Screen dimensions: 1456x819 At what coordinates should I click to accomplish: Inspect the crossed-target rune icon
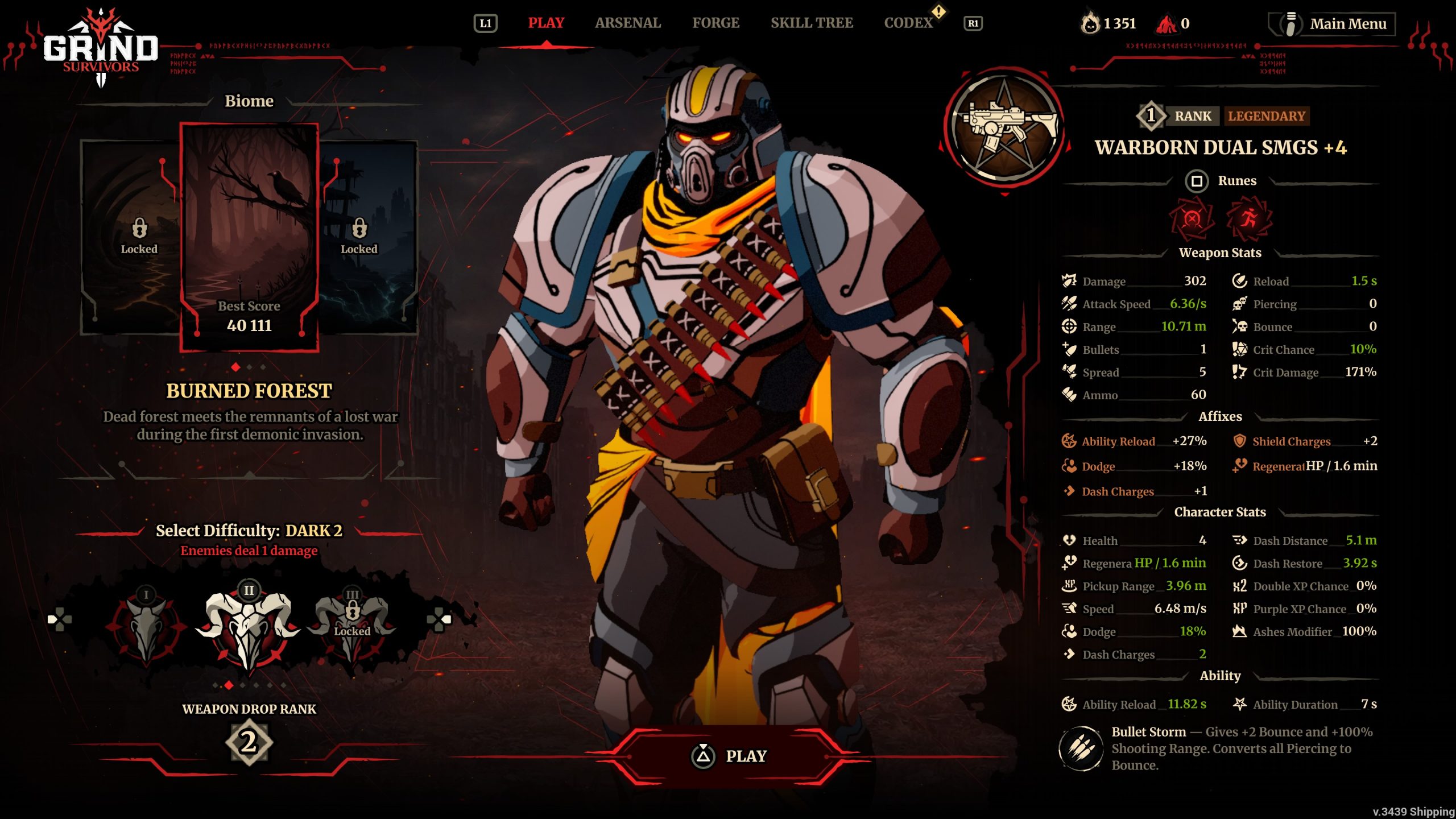1192,219
